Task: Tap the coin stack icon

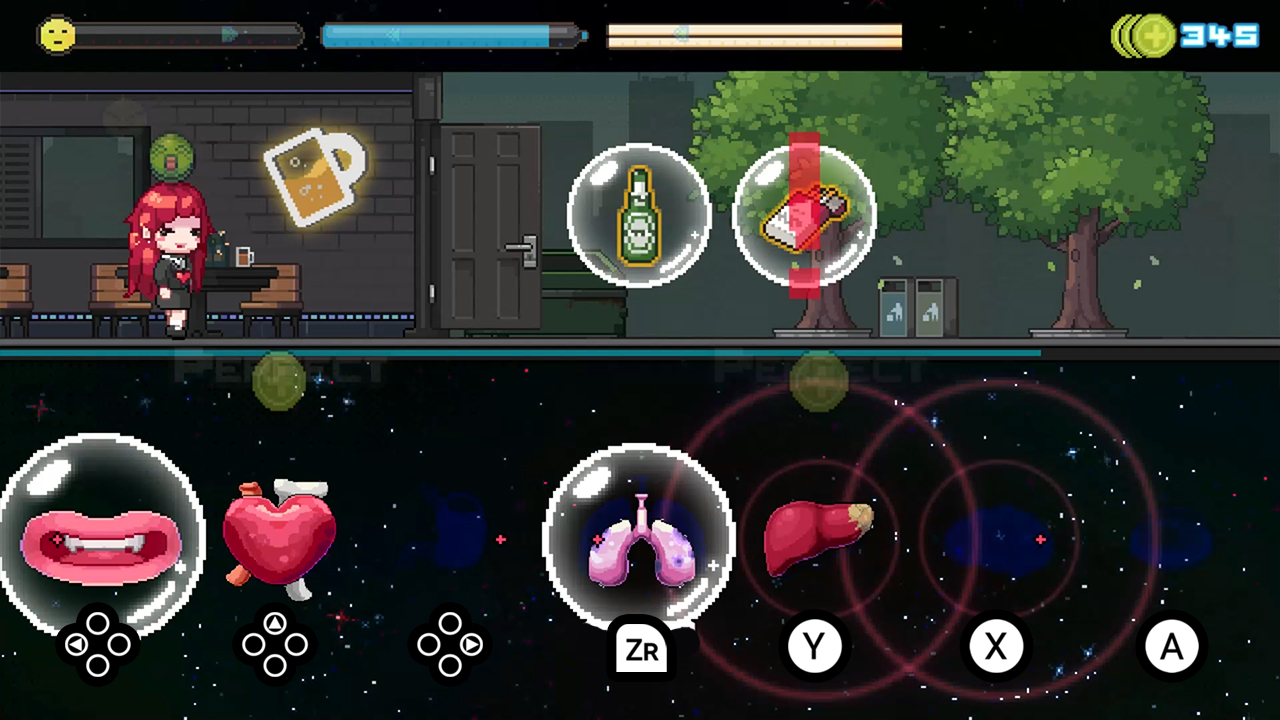Action: [x=1143, y=36]
